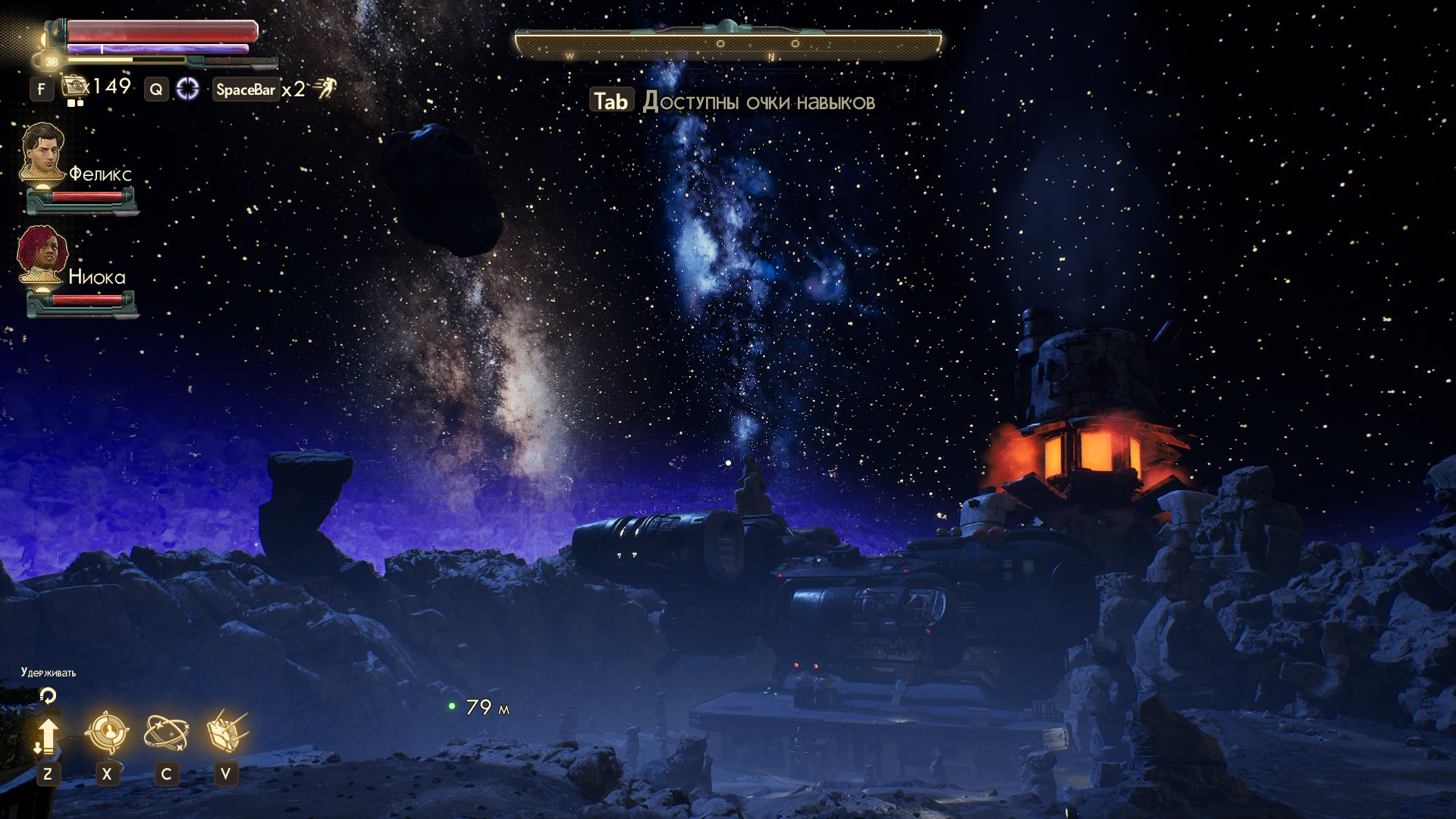The height and width of the screenshot is (819, 1456).
Task: Click the running figure dodge icon
Action: pyautogui.click(x=326, y=89)
